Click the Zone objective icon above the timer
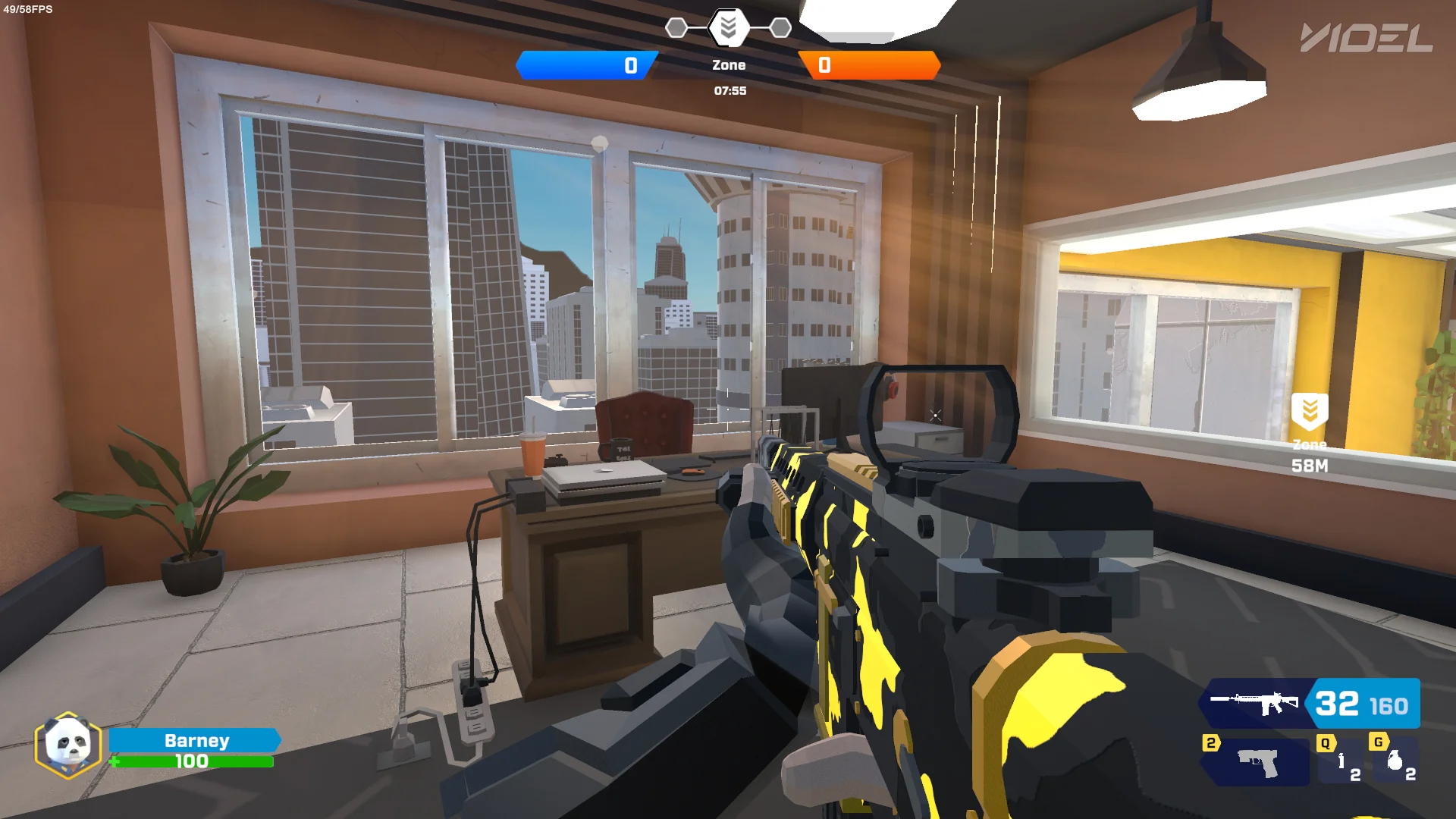Viewport: 1456px width, 819px height. [728, 28]
